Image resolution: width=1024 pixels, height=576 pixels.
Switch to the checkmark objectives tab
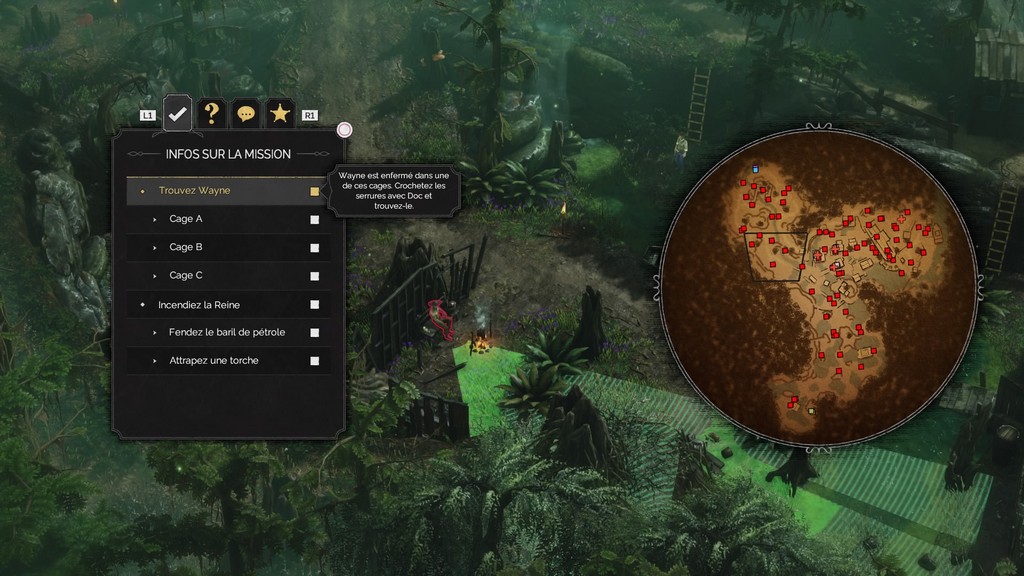tap(178, 114)
